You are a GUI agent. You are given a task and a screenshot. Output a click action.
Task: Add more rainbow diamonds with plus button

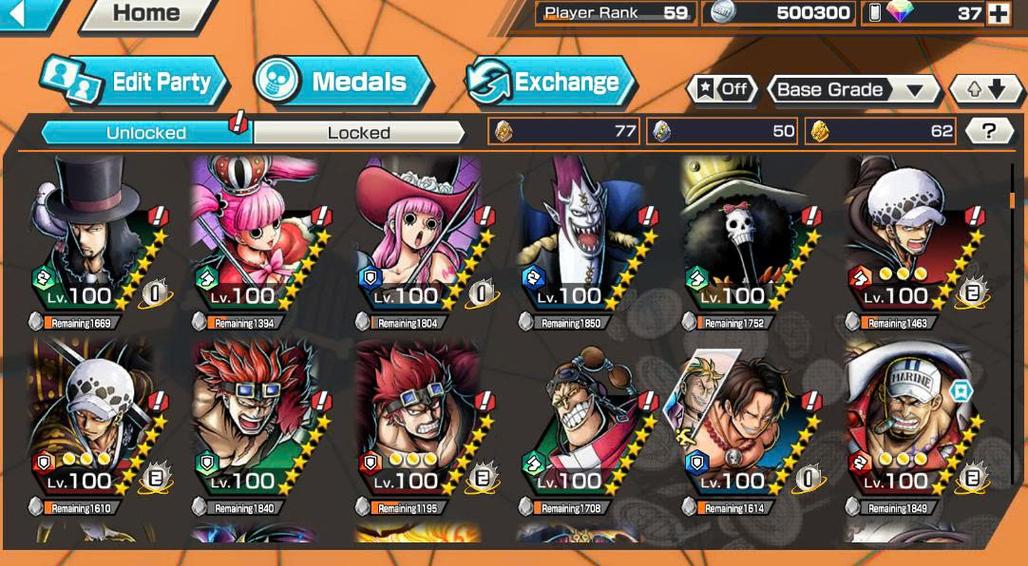998,13
